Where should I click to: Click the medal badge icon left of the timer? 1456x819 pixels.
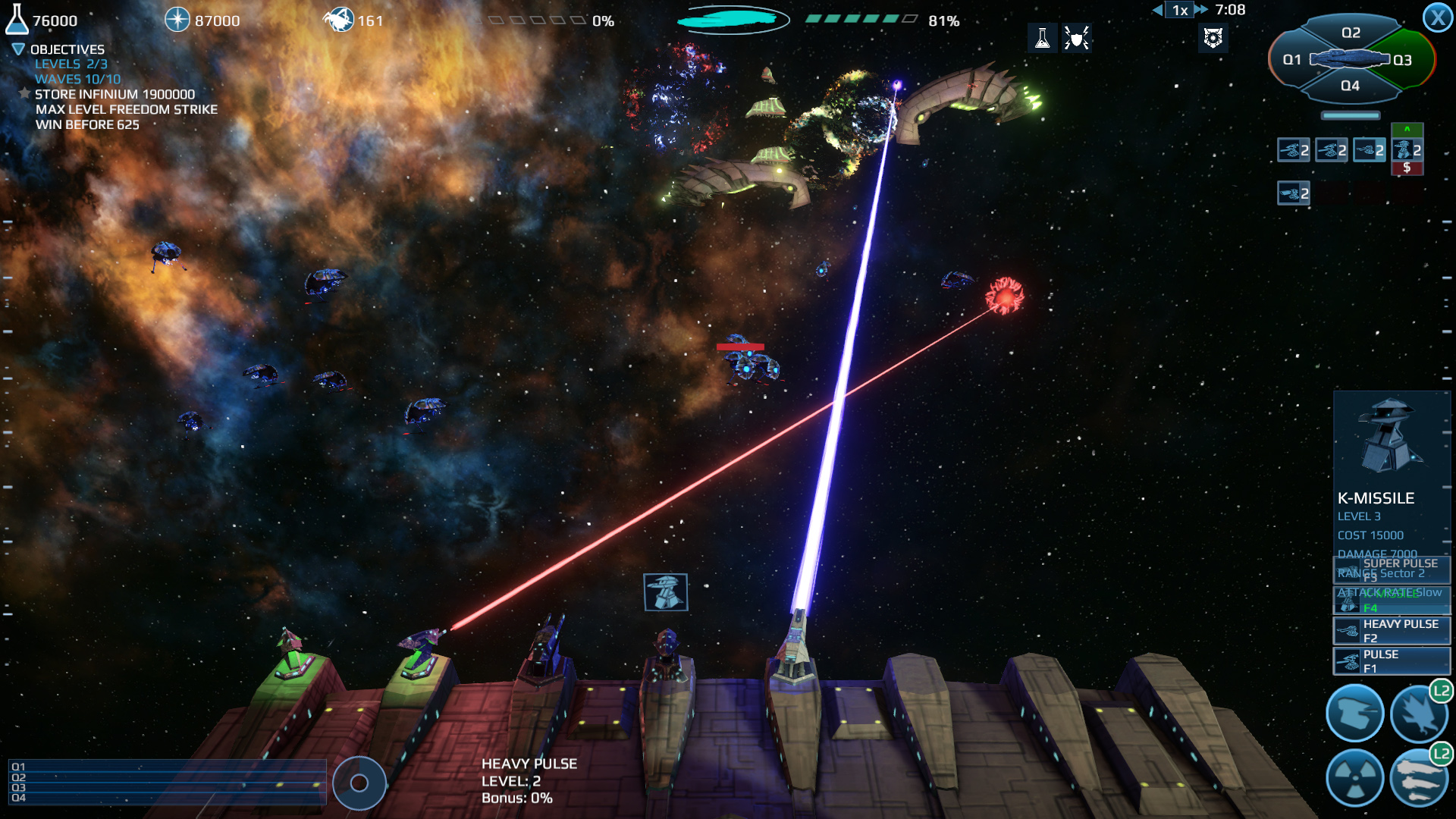1213,38
